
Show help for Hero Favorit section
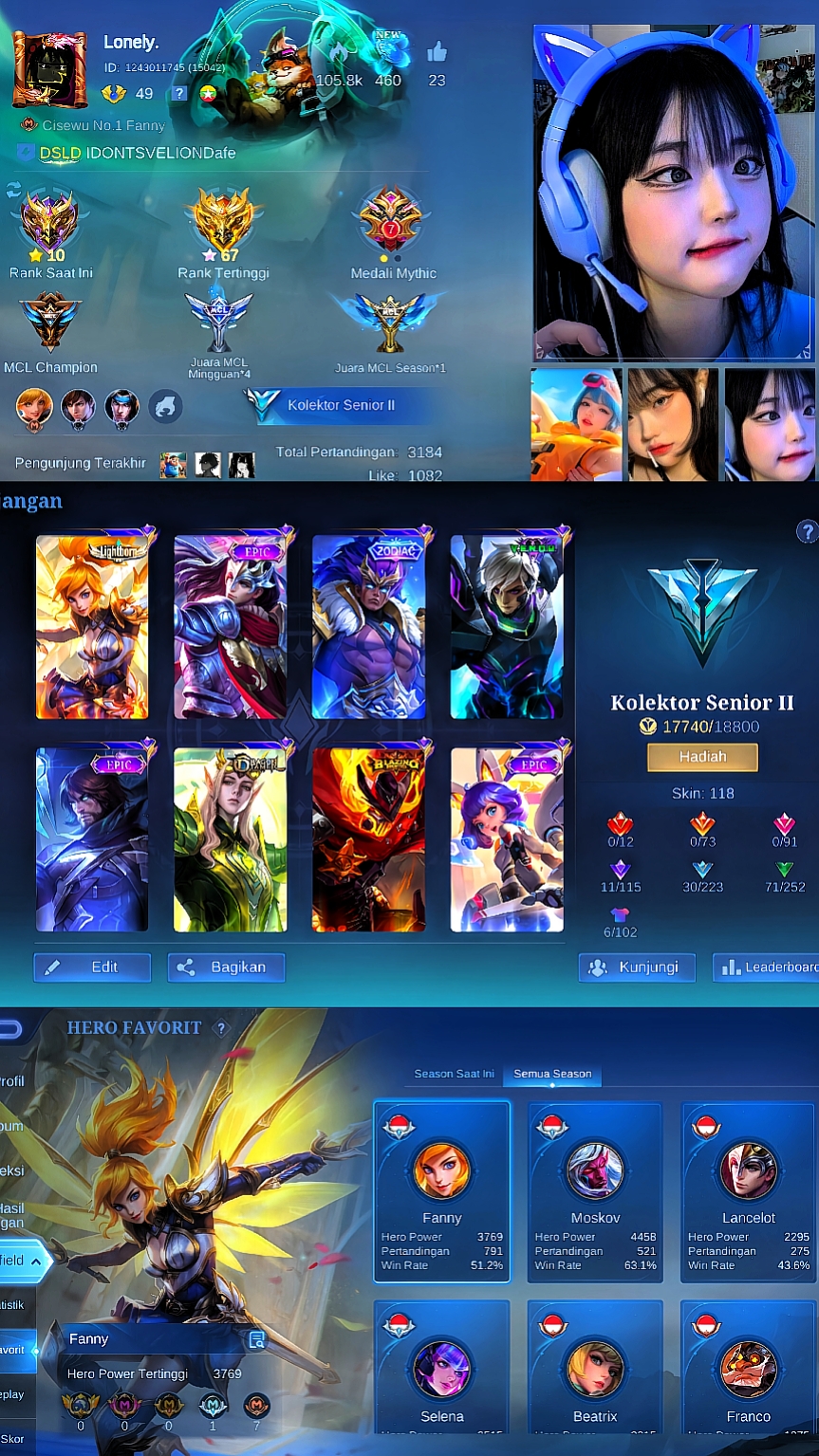pyautogui.click(x=221, y=1028)
